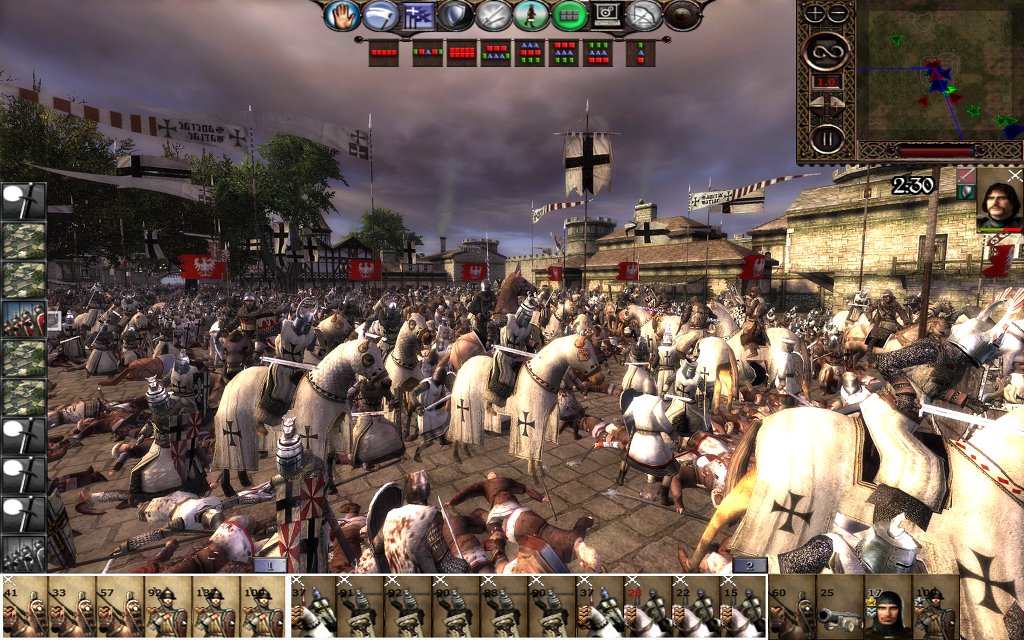Choose the single red line formation

point(383,52)
